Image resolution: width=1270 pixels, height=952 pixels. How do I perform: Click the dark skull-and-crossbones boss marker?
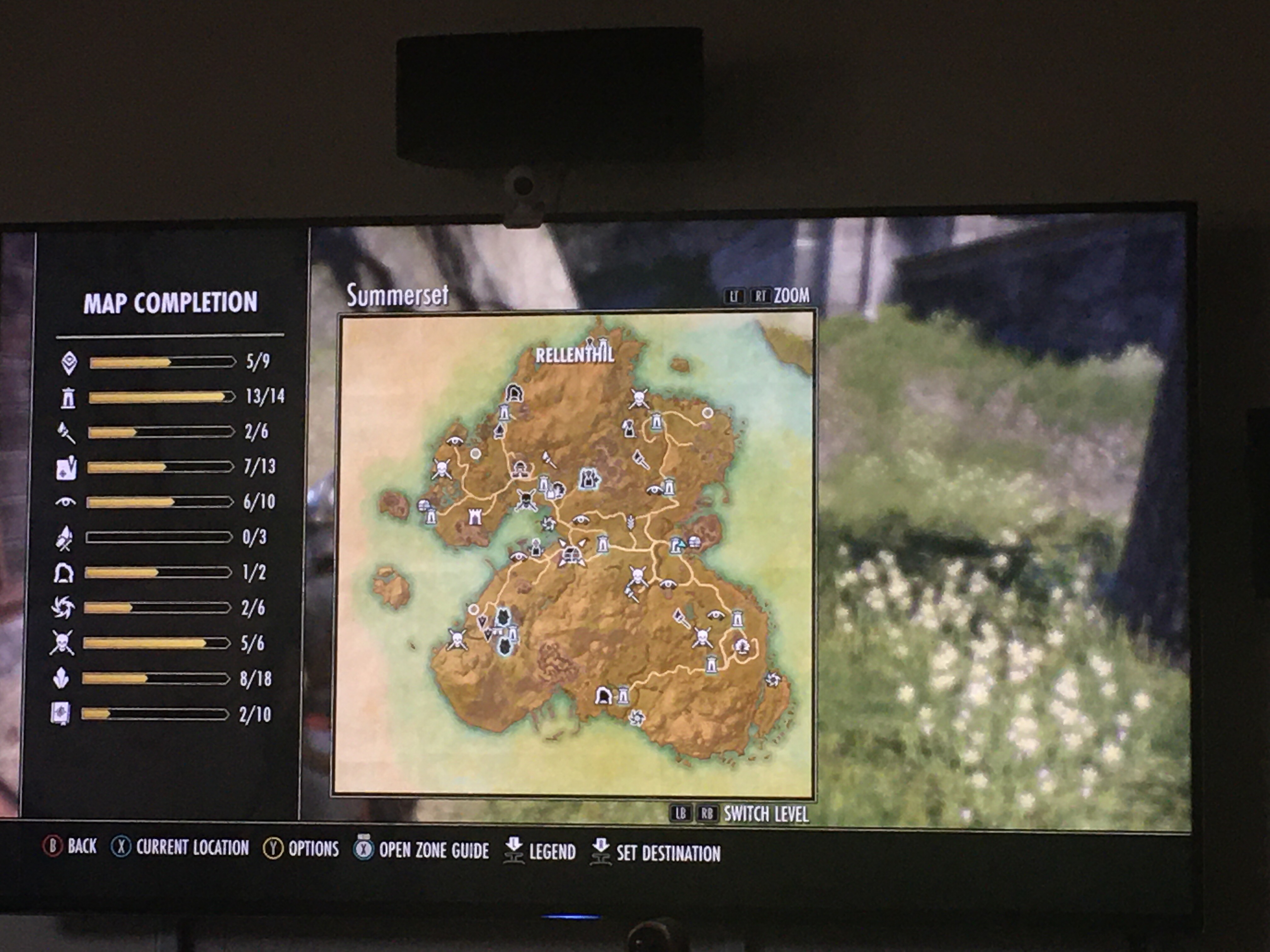pos(526,499)
